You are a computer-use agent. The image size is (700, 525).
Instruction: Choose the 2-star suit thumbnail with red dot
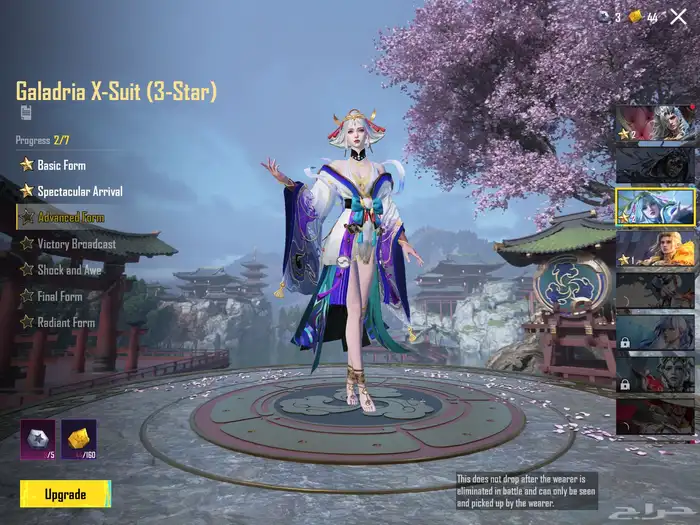click(x=654, y=122)
